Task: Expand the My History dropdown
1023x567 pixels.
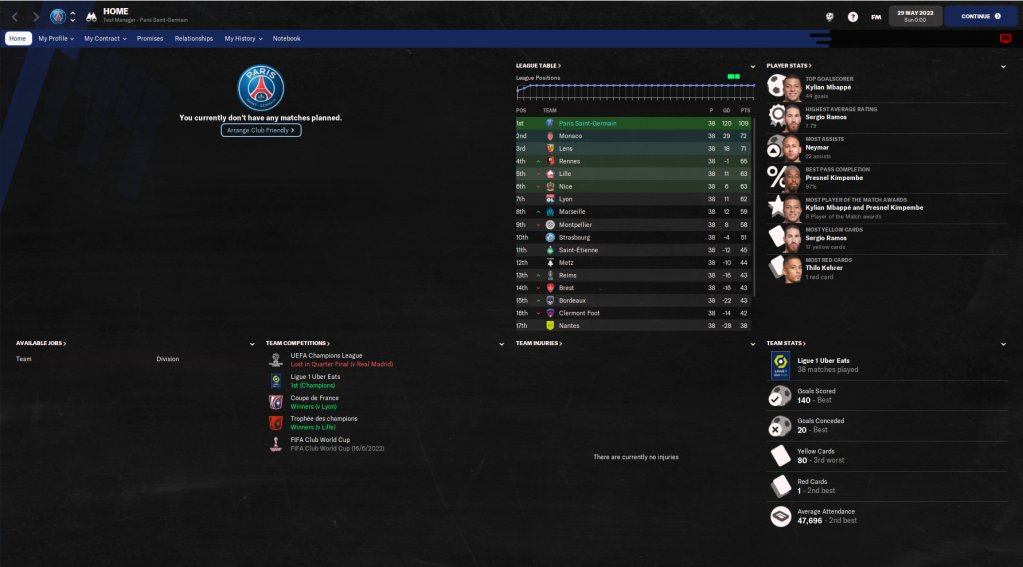Action: pyautogui.click(x=243, y=38)
